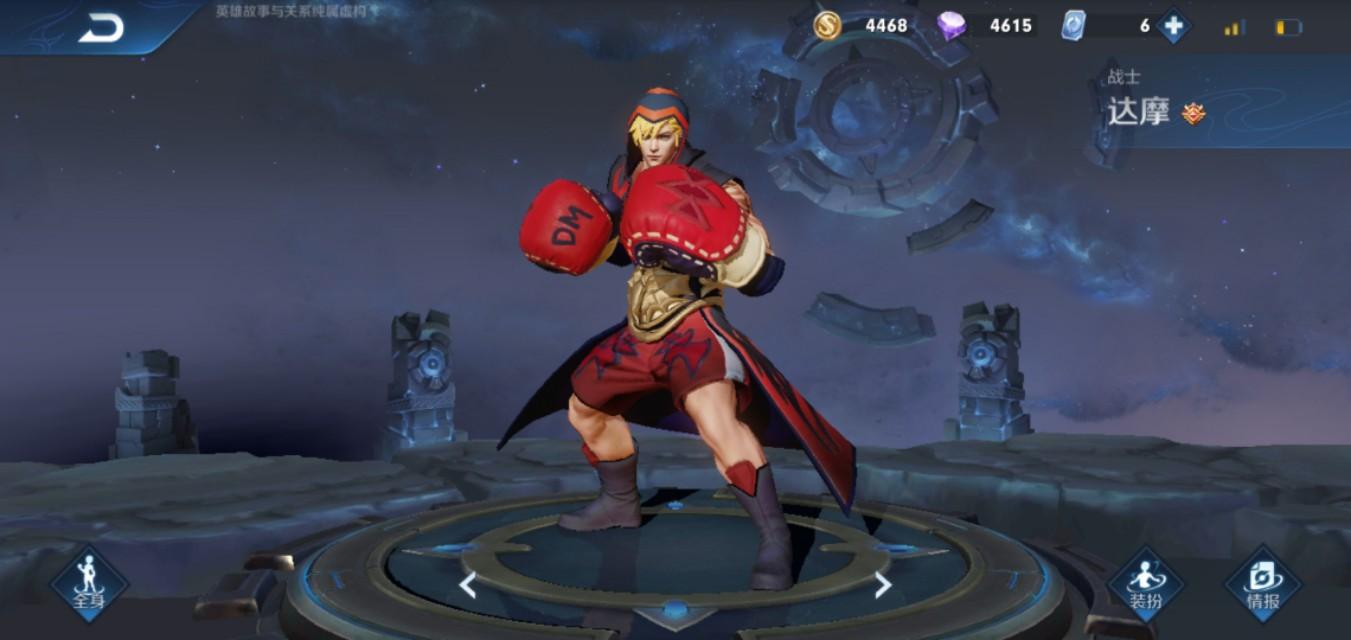Tap the purple diamond currency icon
Screen dimensions: 1351x640
[951, 25]
